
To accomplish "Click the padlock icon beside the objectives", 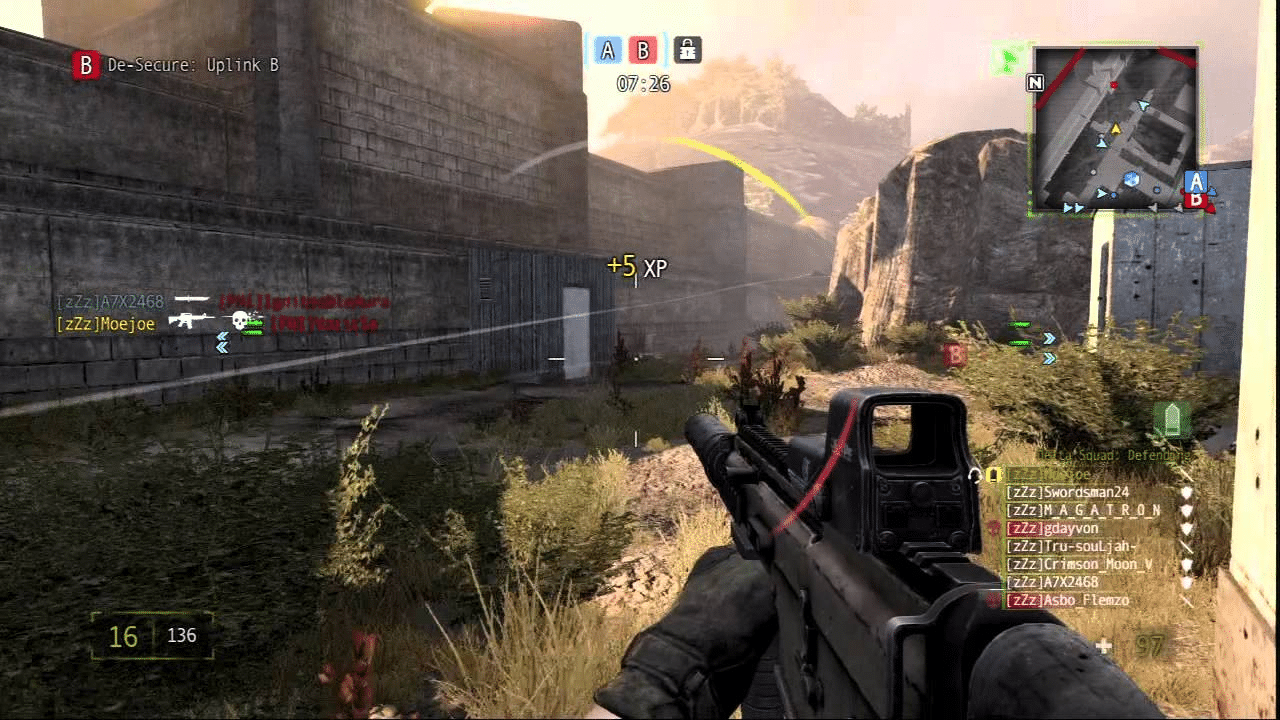I will 686,49.
